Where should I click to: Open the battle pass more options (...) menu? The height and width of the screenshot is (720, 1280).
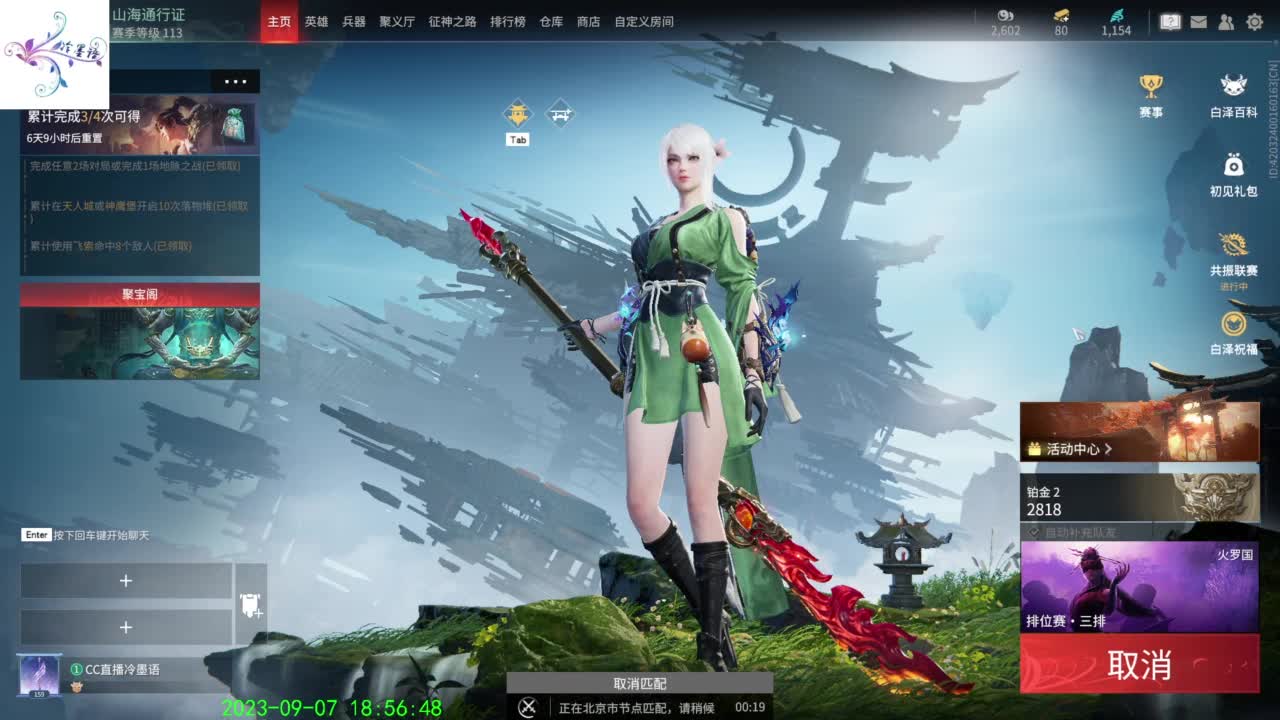[x=237, y=83]
